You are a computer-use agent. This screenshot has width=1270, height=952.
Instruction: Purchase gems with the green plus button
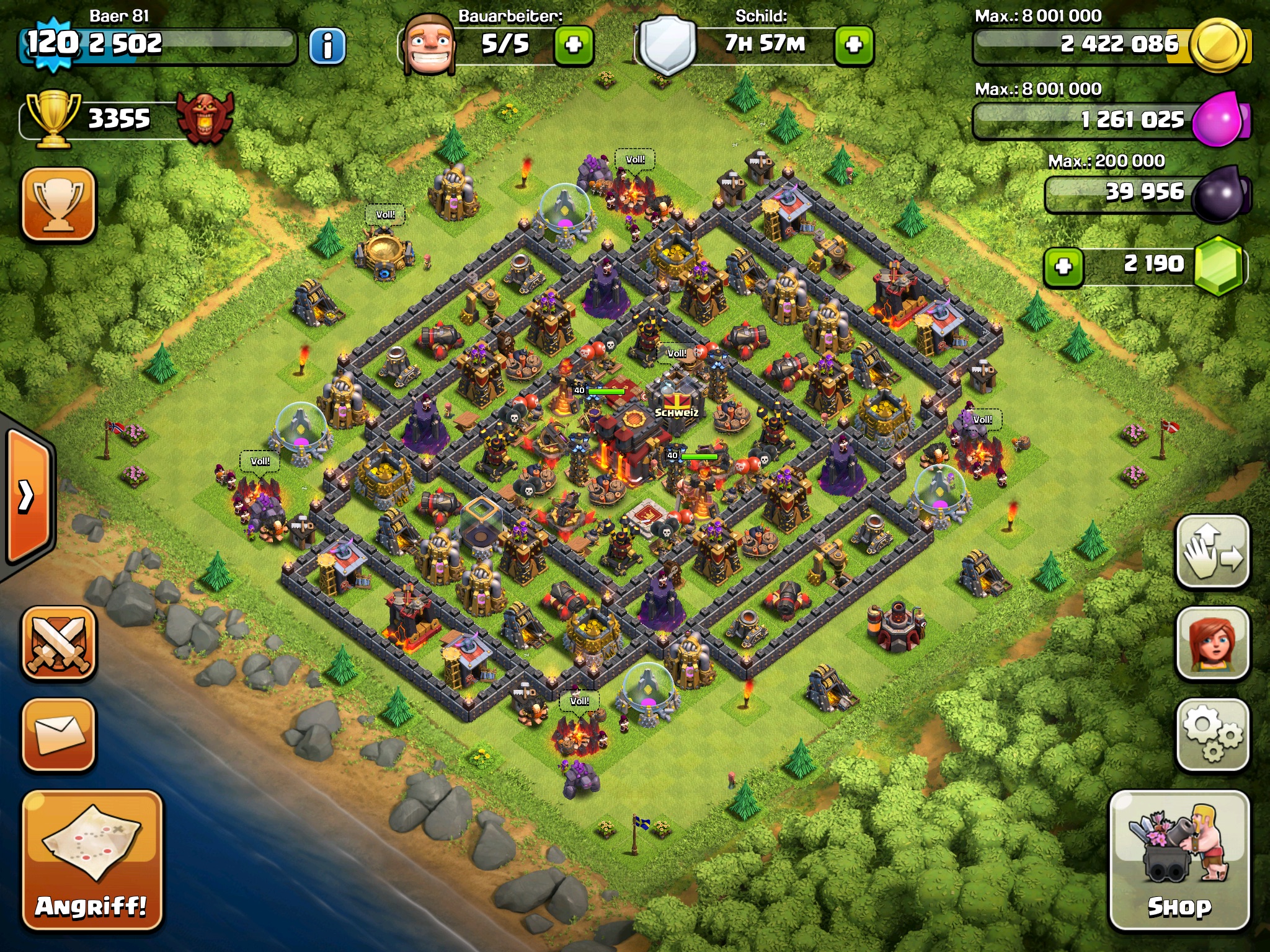(1064, 267)
